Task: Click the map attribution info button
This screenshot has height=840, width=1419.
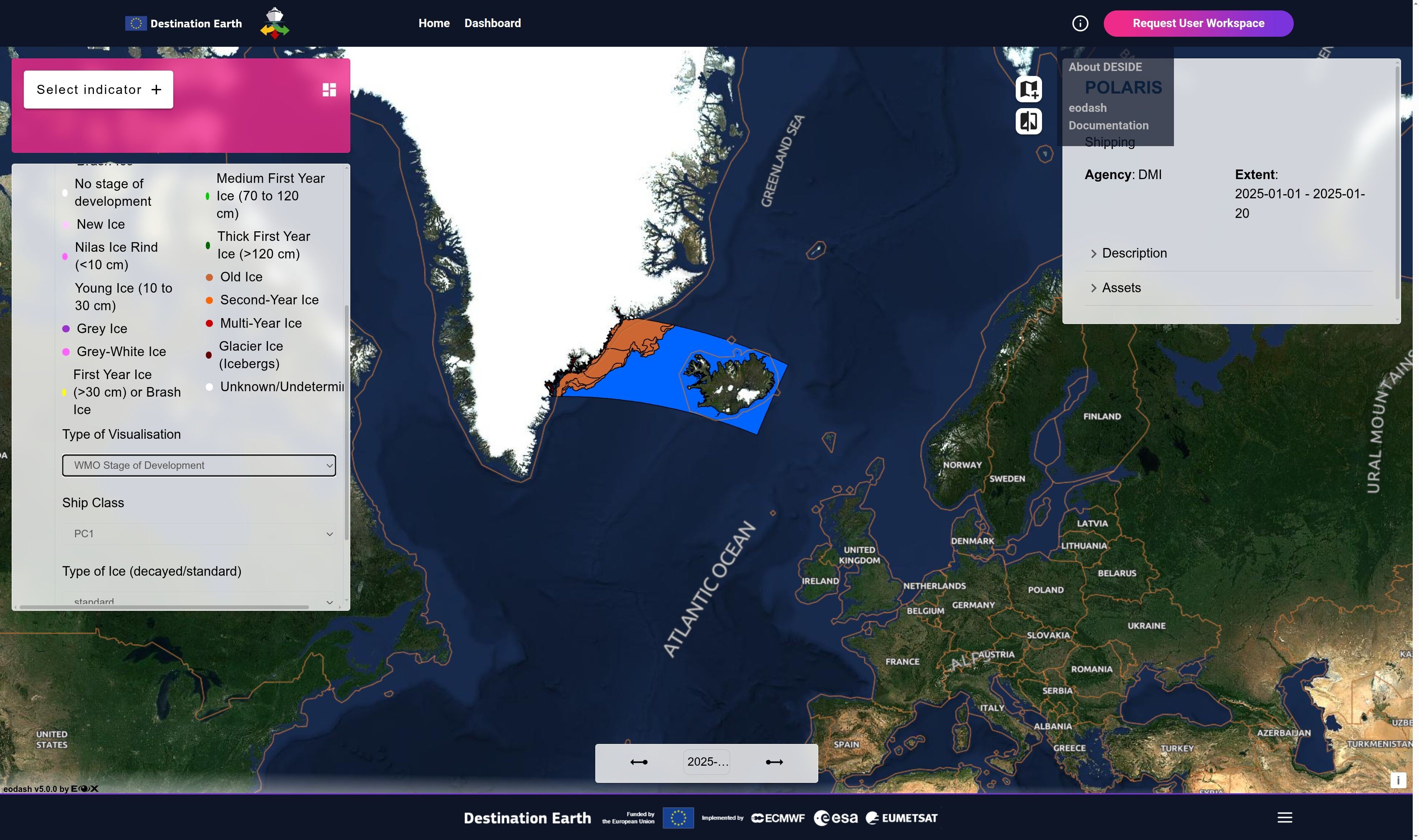Action: click(x=1397, y=780)
